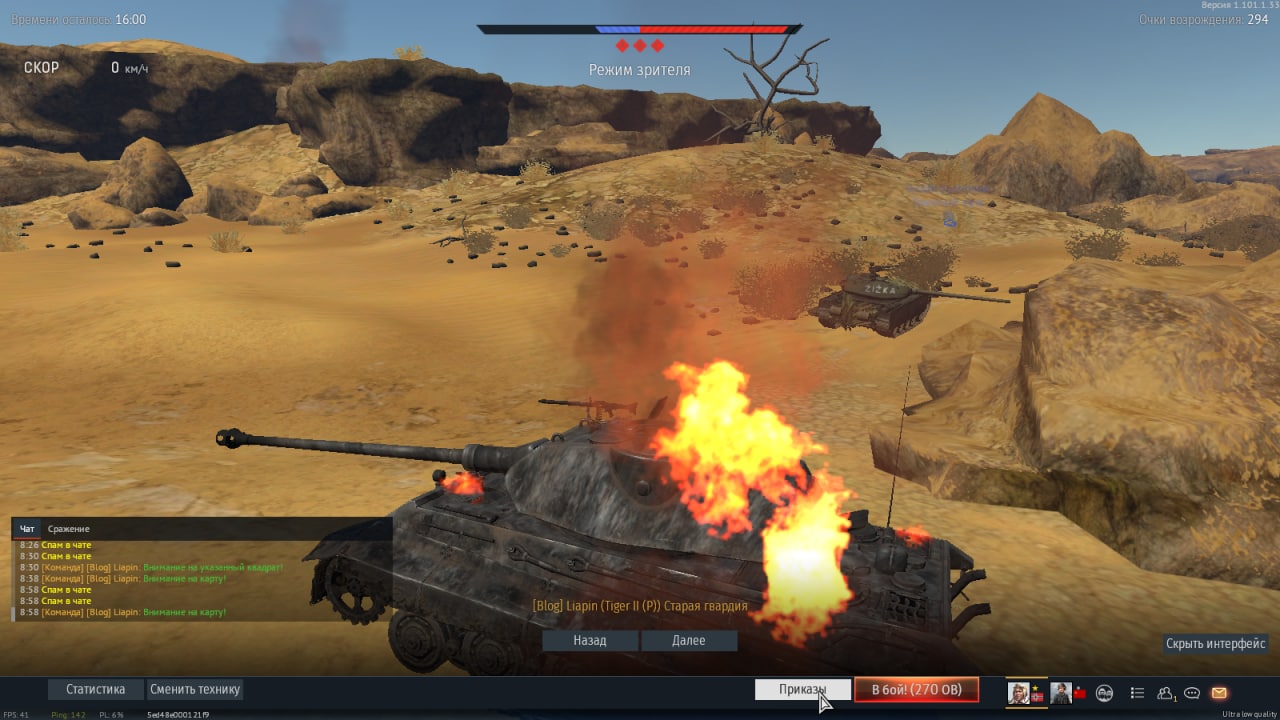1280x720 pixels.
Task: Select the pilot portrait with German flag
Action: (x=1021, y=692)
